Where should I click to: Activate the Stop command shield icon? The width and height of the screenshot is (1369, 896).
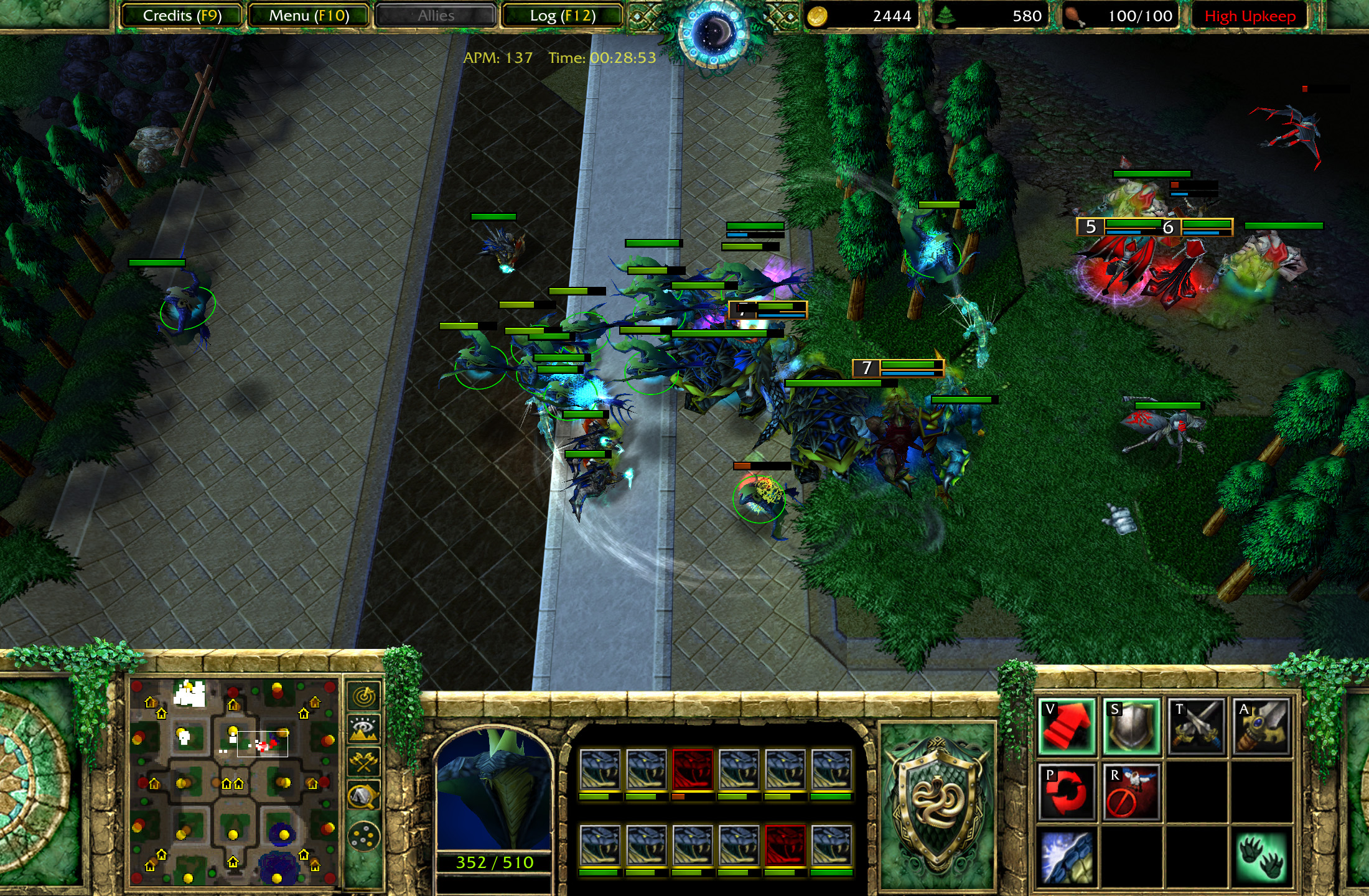pos(1132,728)
